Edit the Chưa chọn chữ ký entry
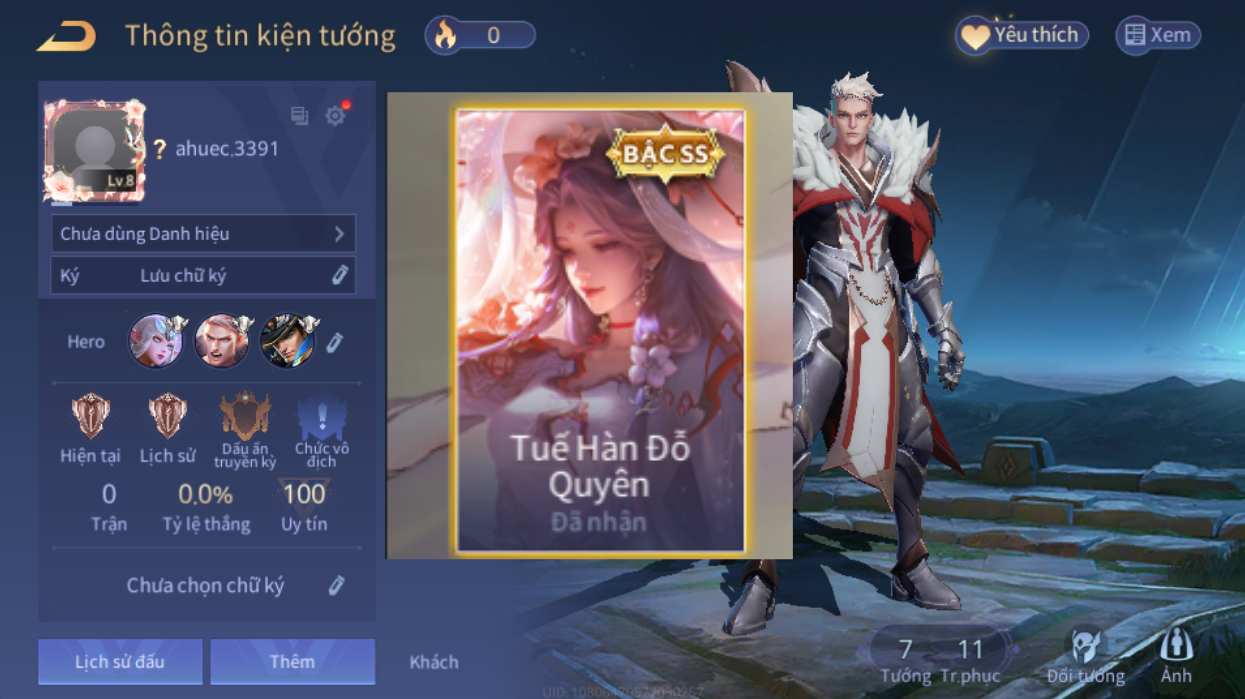The image size is (1245, 699). [x=336, y=585]
